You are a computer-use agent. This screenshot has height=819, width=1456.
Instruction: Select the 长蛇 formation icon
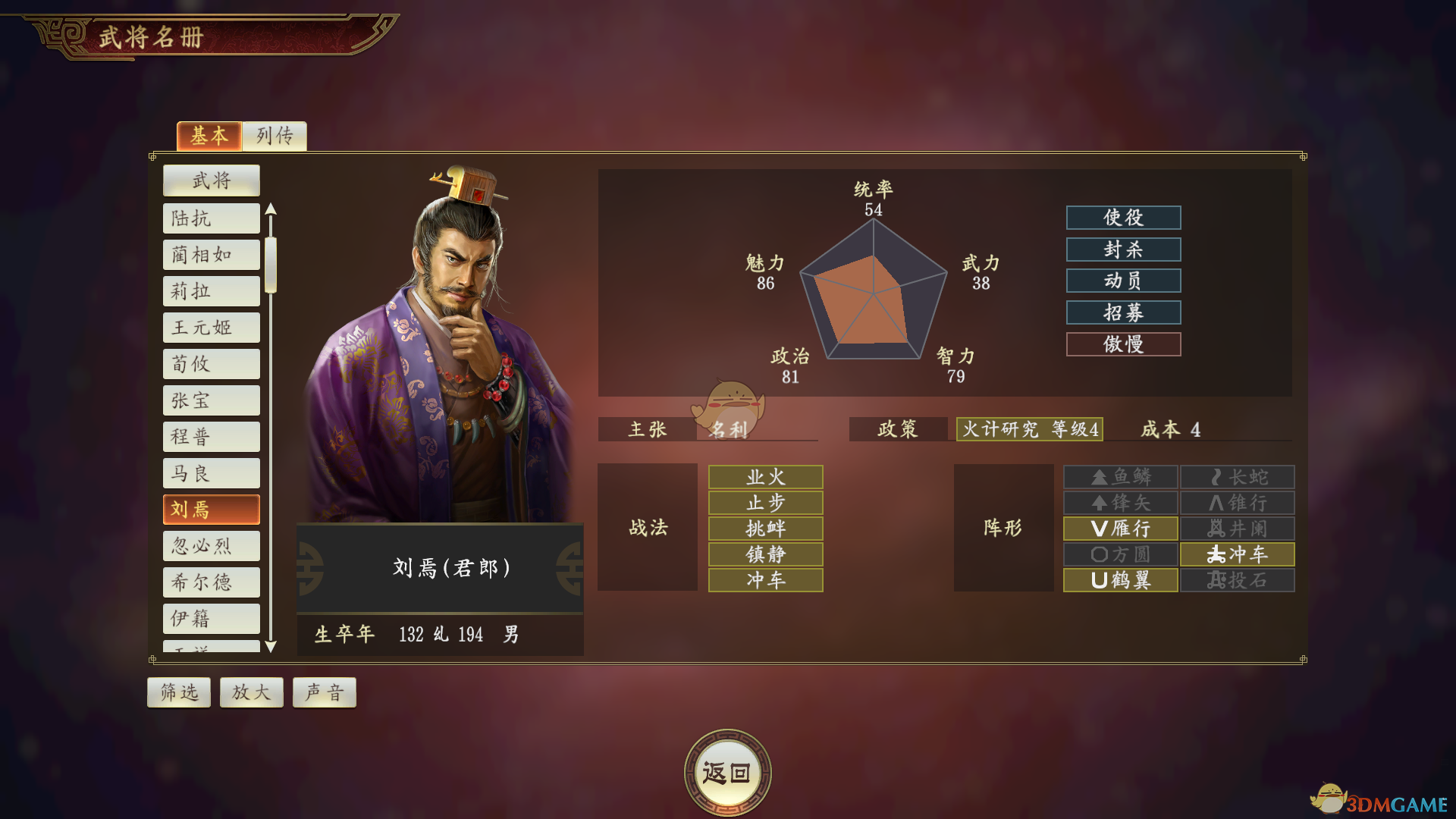[x=1236, y=476]
